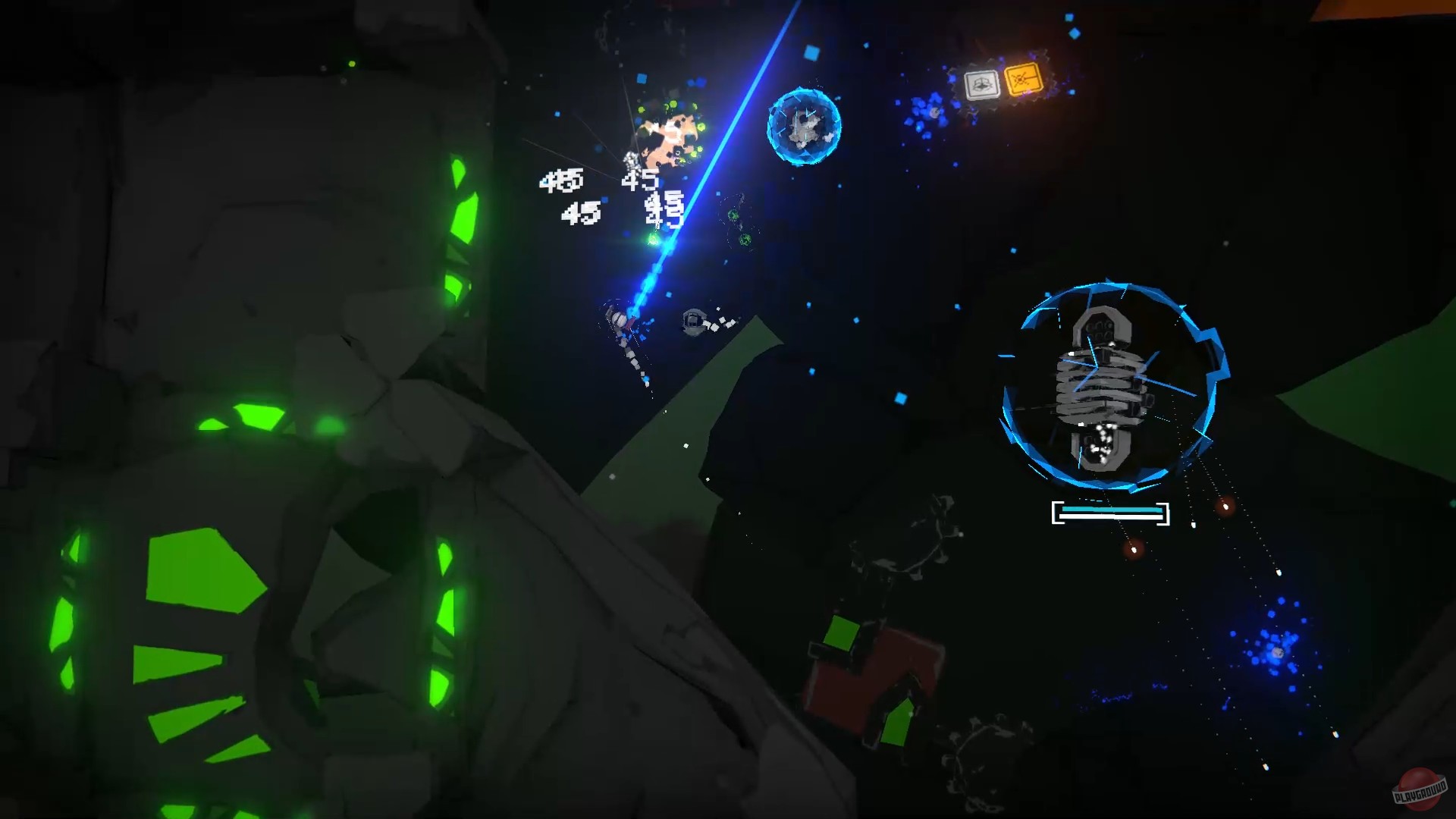The image size is (1456, 819).
Task: Select the white ship power-up icon
Action: [x=981, y=83]
